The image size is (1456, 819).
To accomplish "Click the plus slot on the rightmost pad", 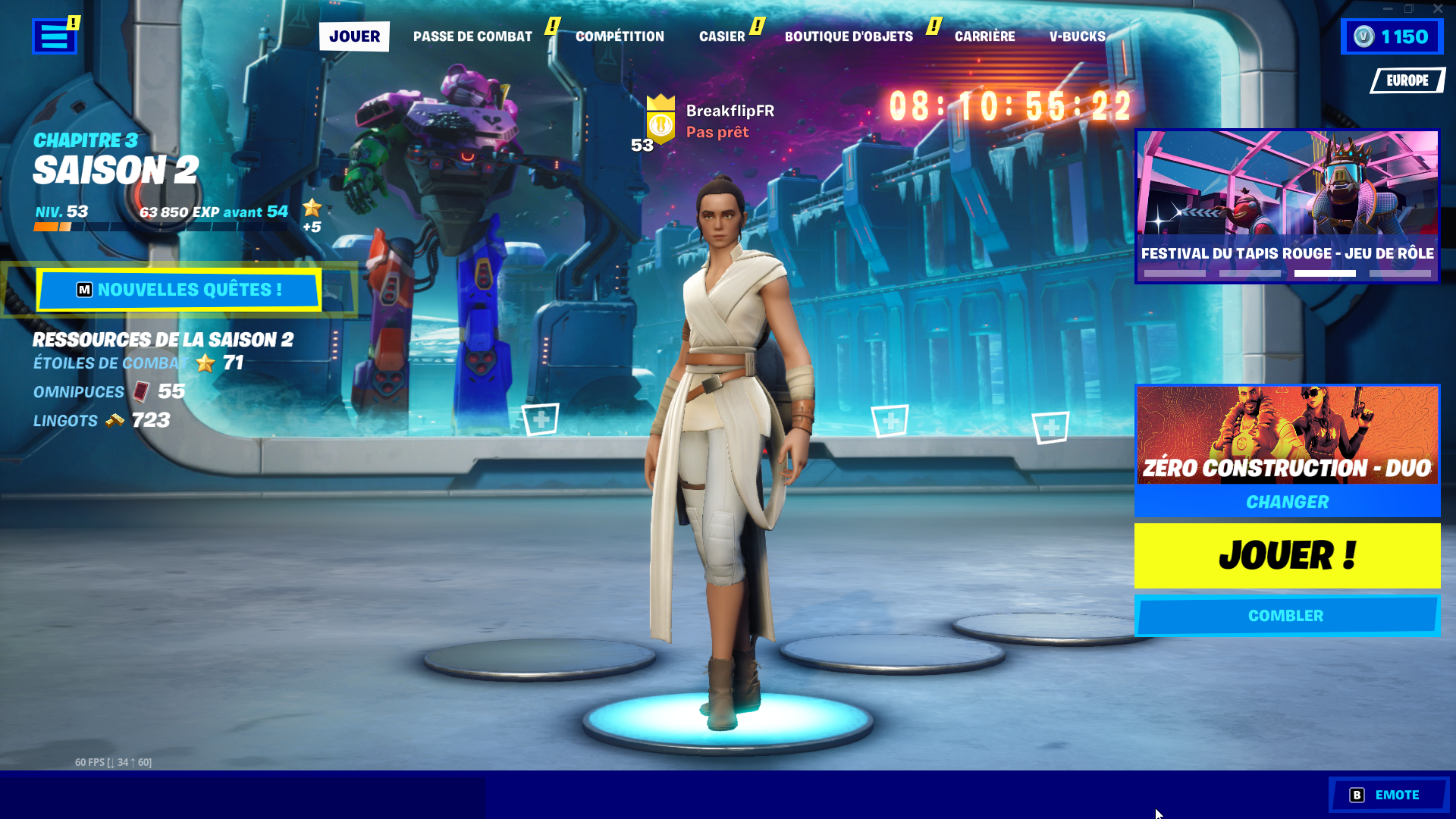I will click(1050, 428).
